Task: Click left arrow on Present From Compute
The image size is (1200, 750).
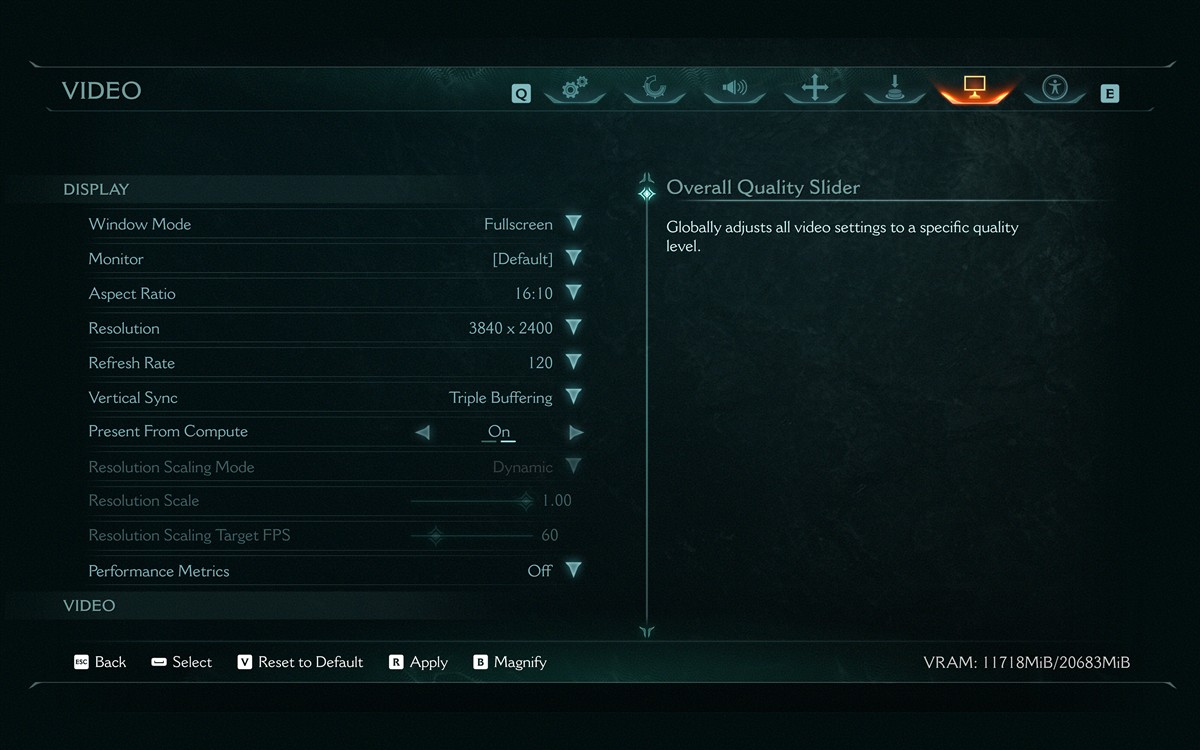Action: point(422,432)
